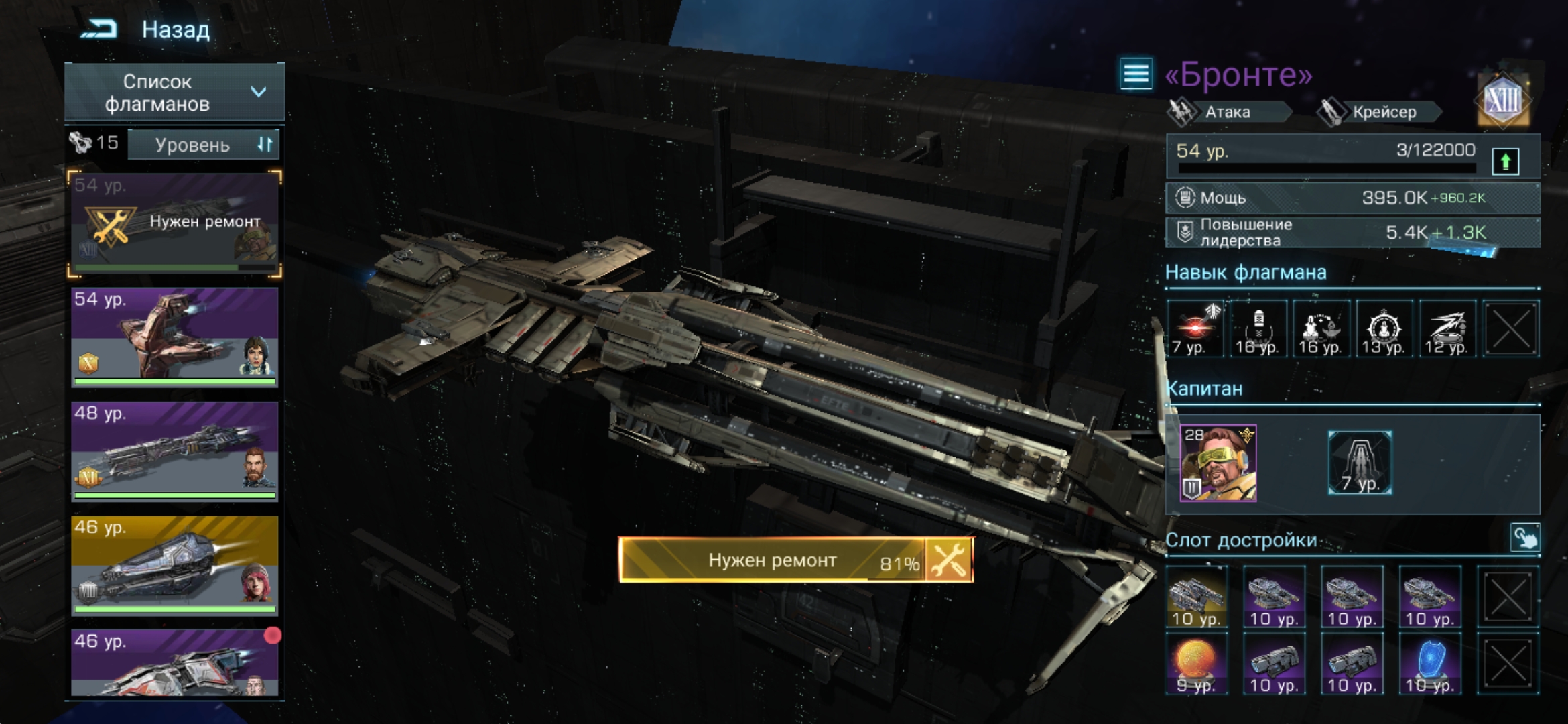The width and height of the screenshot is (1568, 724).
Task: Open the level 7 red flagship skill
Action: pyautogui.click(x=1194, y=328)
